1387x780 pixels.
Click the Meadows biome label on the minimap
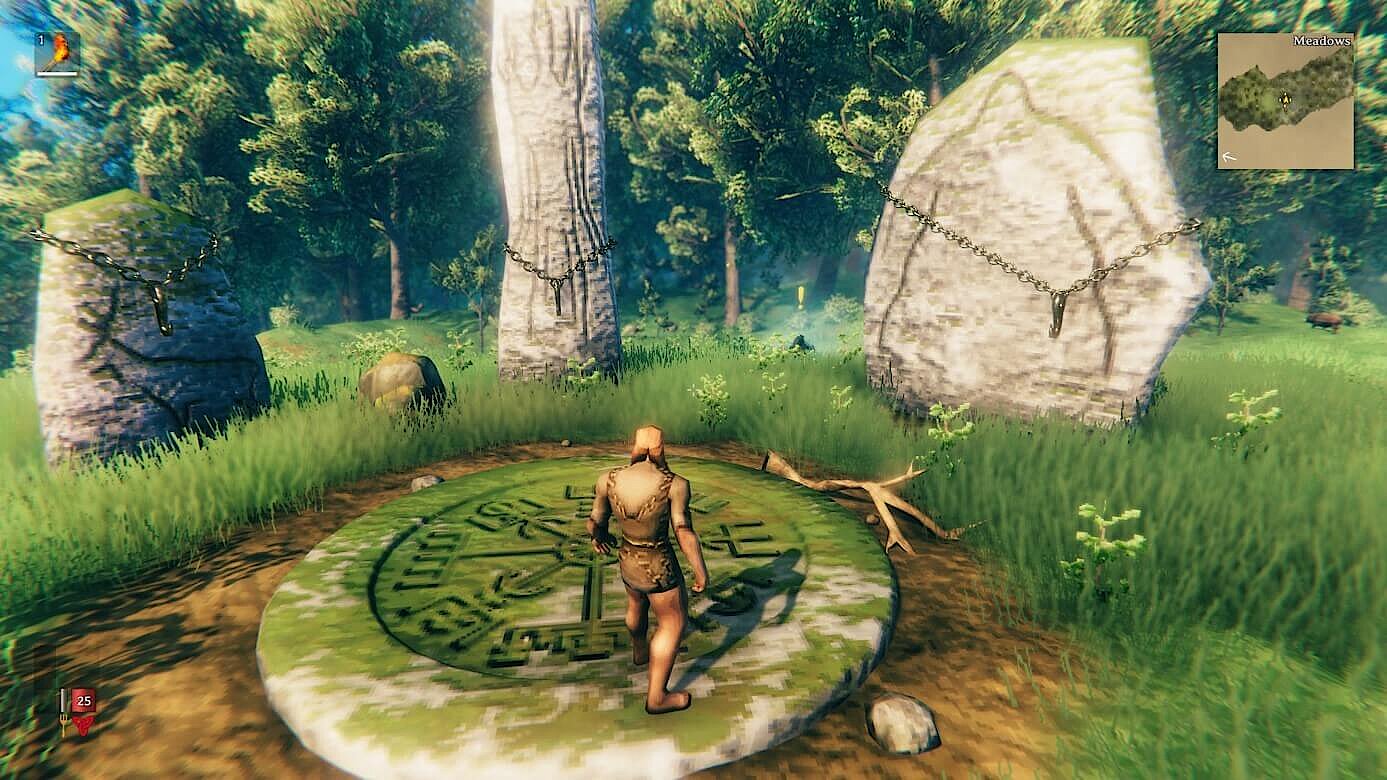[1322, 42]
